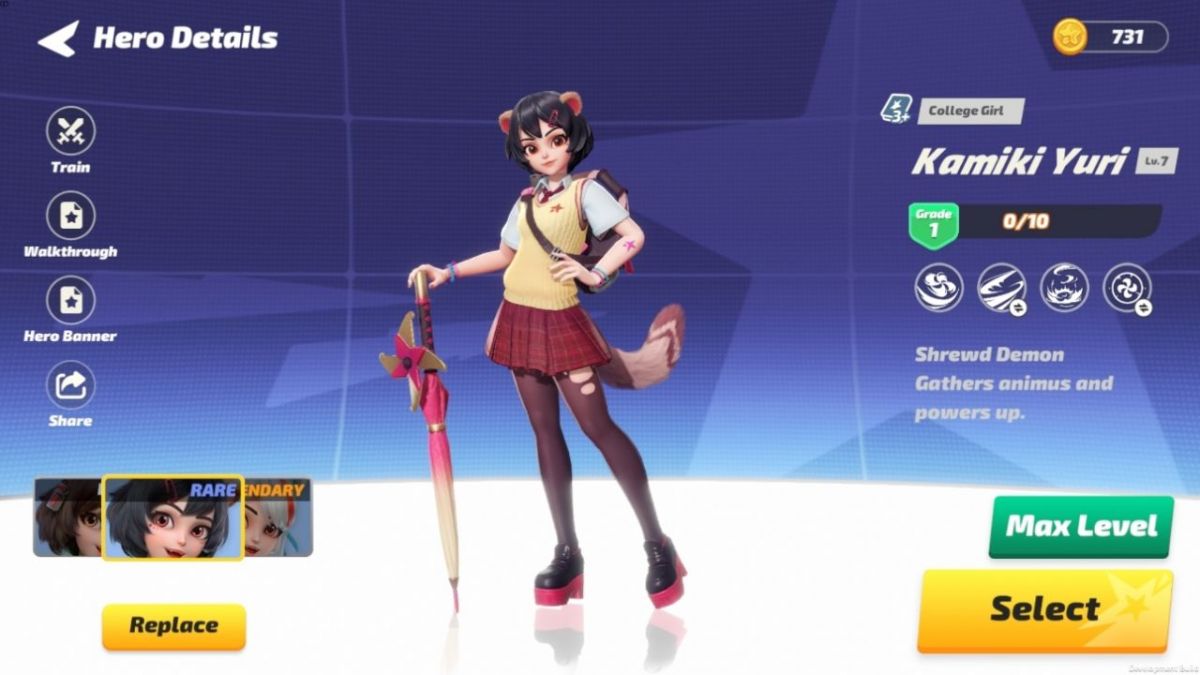The height and width of the screenshot is (675, 1200).
Task: View the first skill icon
Action: coord(939,288)
